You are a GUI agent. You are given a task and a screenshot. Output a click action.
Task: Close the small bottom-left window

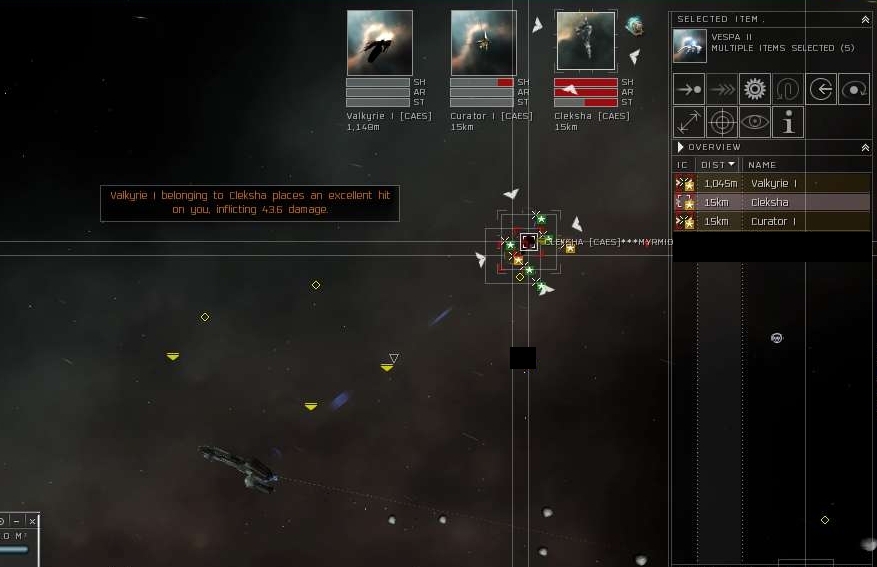32,521
